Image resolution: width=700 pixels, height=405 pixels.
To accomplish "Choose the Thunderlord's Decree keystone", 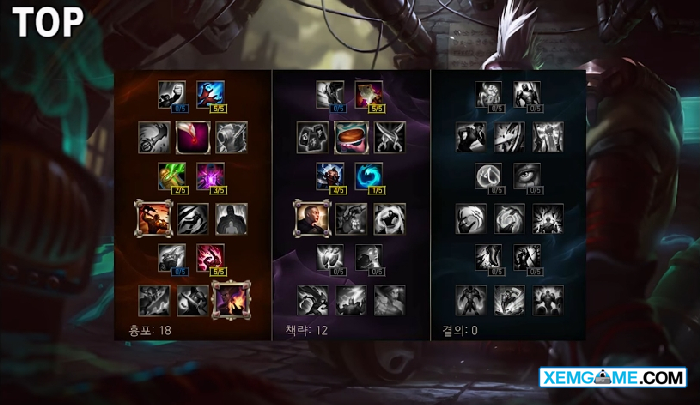I will 350,298.
